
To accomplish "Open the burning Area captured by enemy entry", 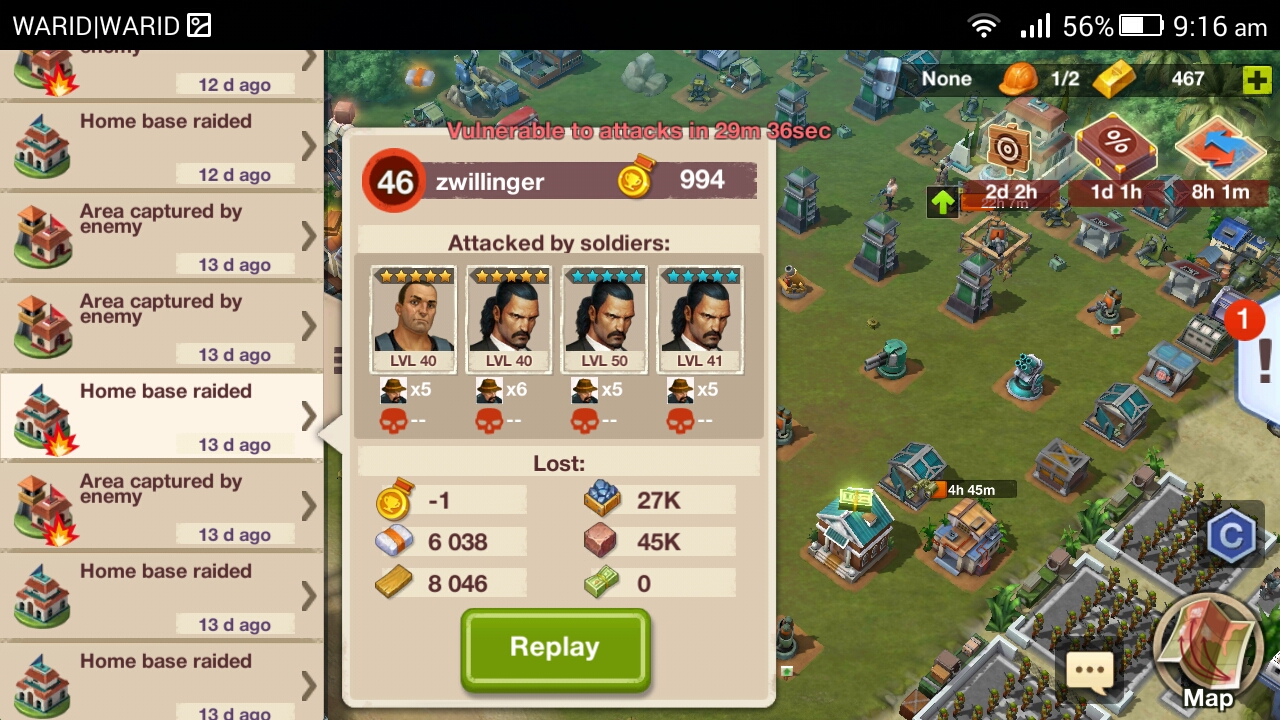I will coord(160,506).
